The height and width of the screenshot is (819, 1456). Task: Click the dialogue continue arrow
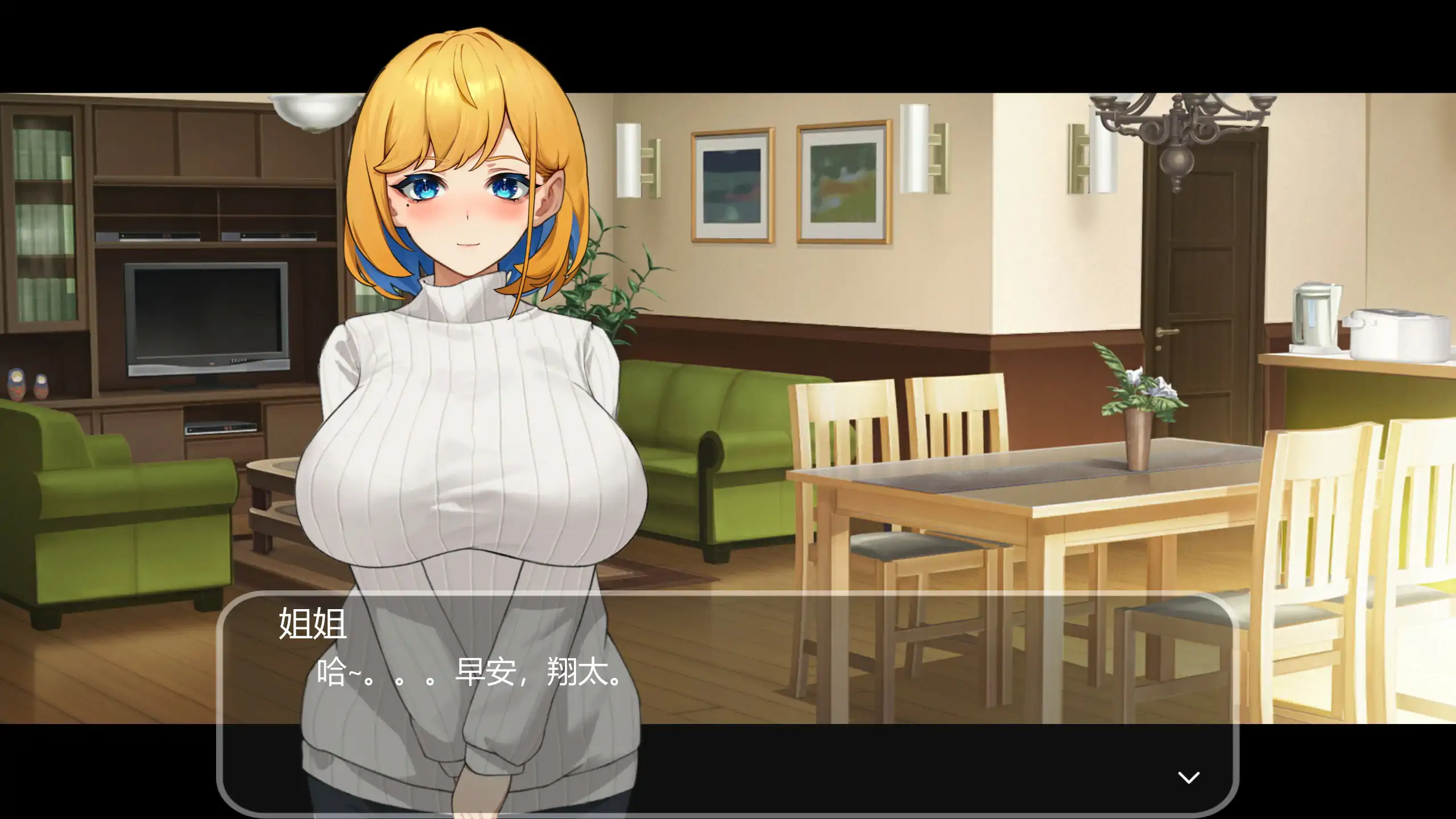1188,777
